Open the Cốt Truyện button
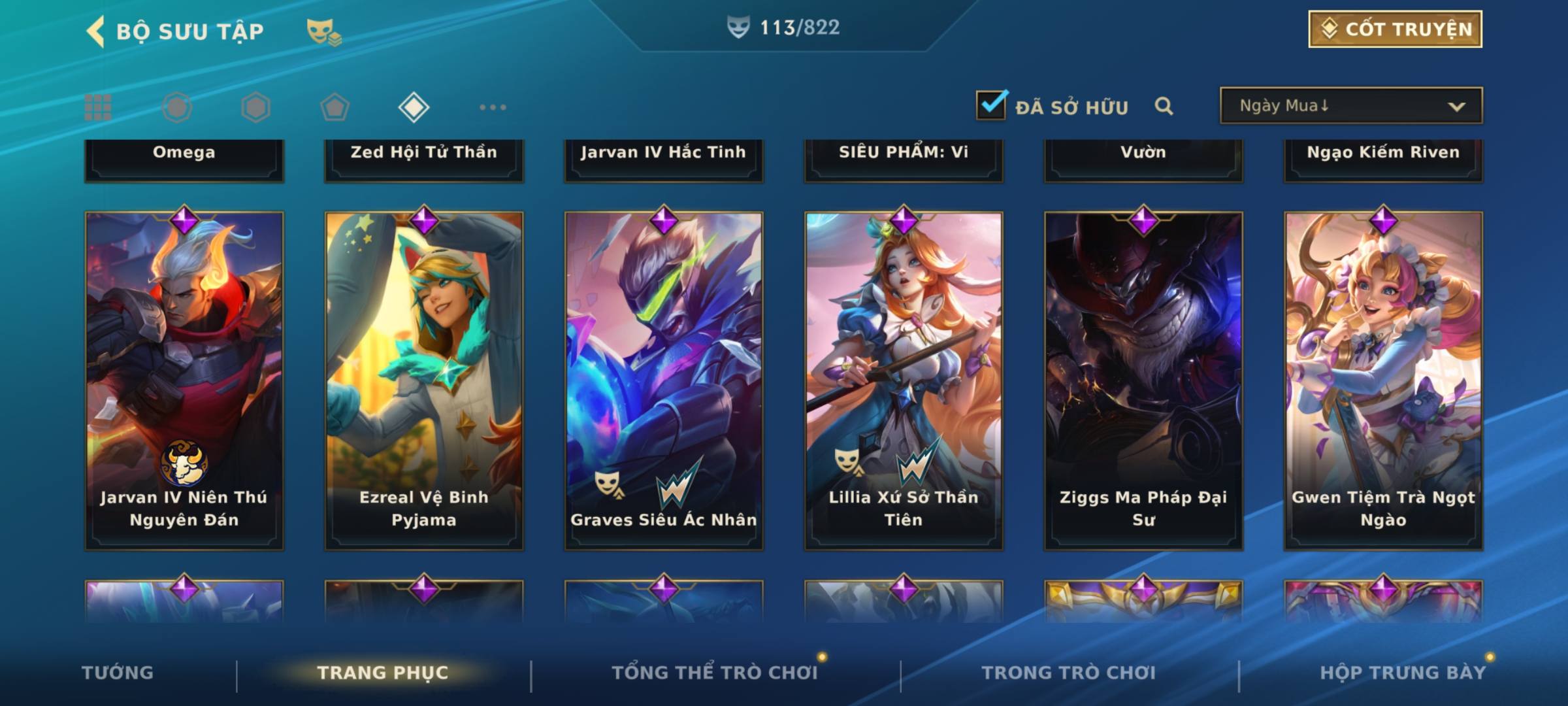The height and width of the screenshot is (706, 1568). tap(1395, 29)
